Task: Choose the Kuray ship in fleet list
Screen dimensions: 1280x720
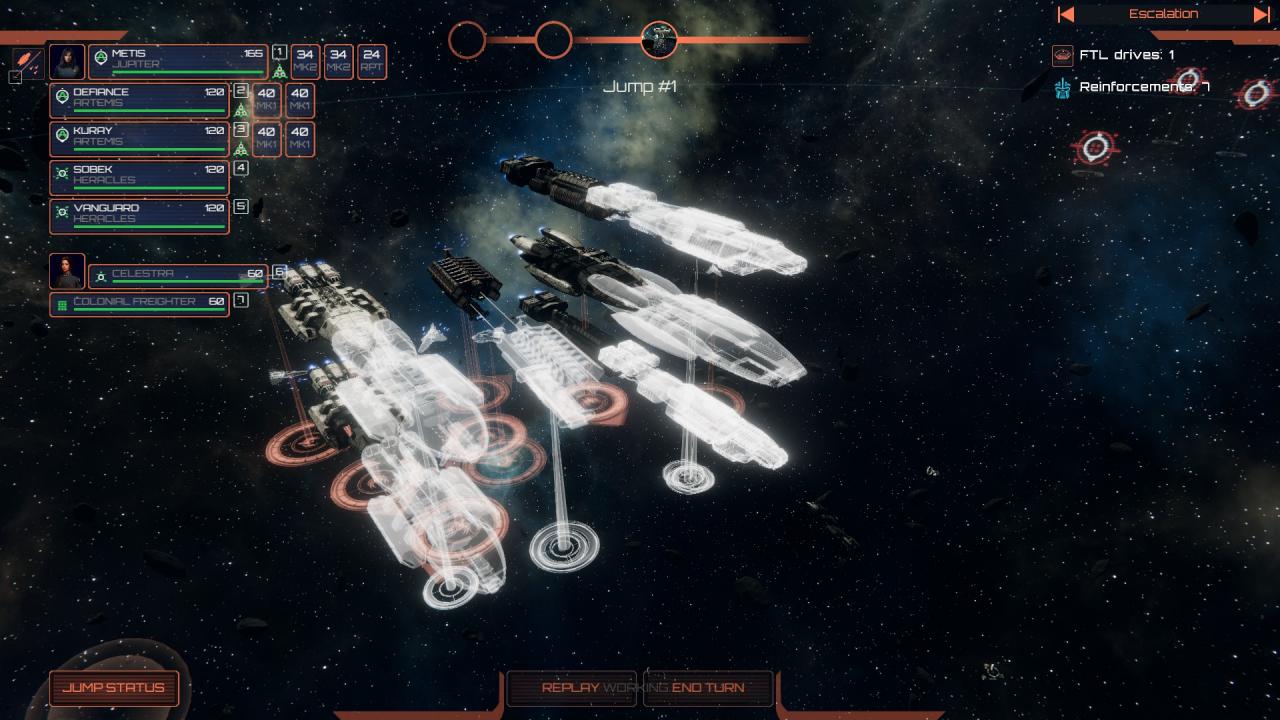Action: click(x=139, y=138)
